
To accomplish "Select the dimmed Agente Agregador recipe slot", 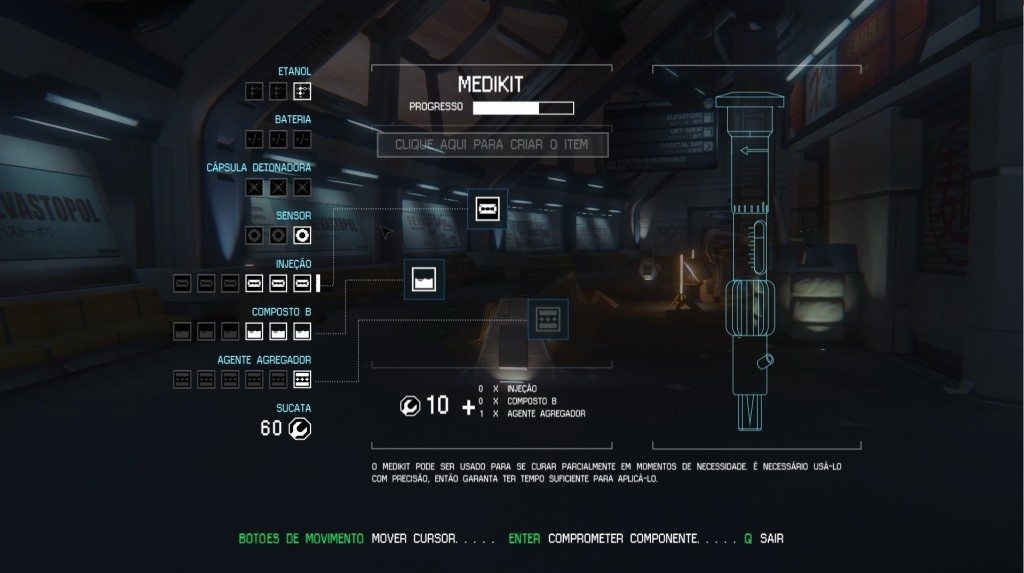I will coord(547,319).
